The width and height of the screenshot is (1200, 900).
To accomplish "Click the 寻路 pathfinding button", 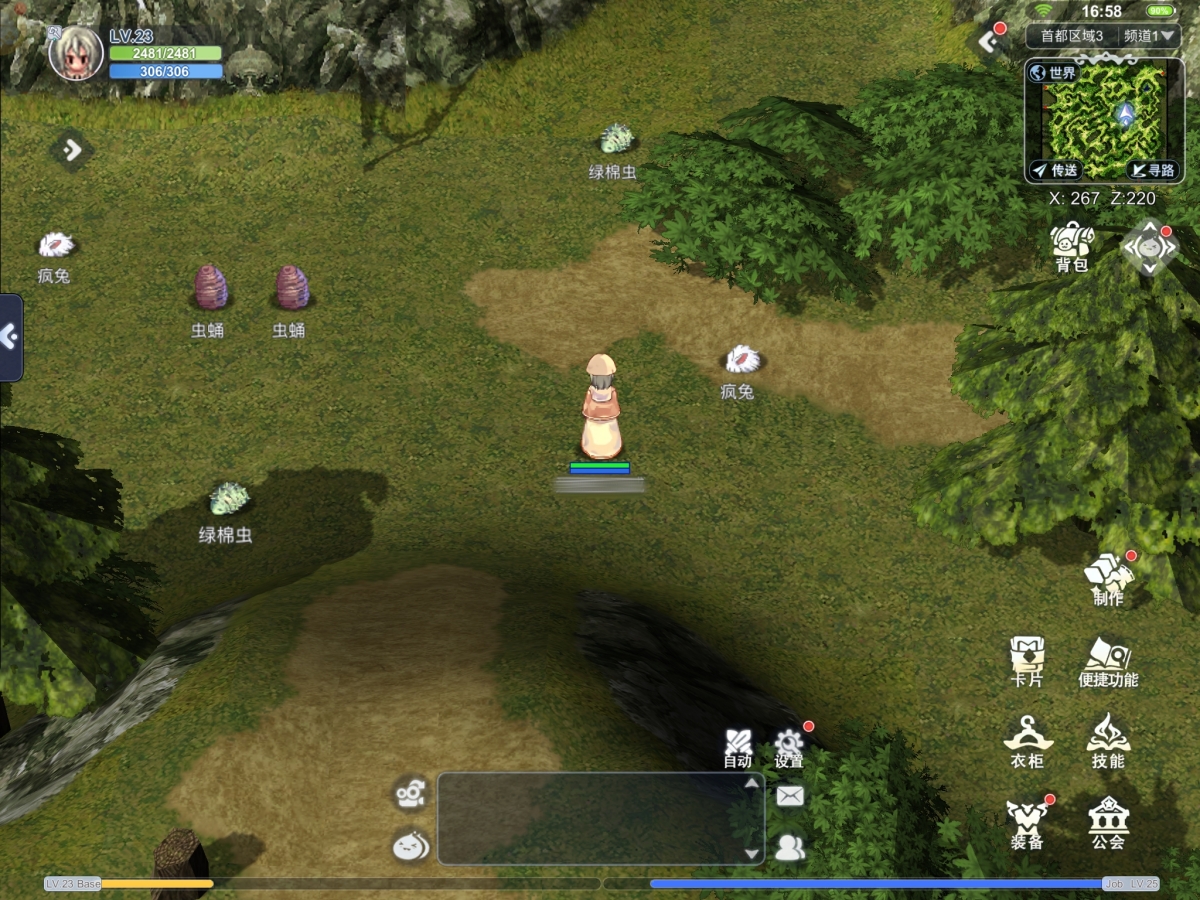I will [x=1152, y=171].
